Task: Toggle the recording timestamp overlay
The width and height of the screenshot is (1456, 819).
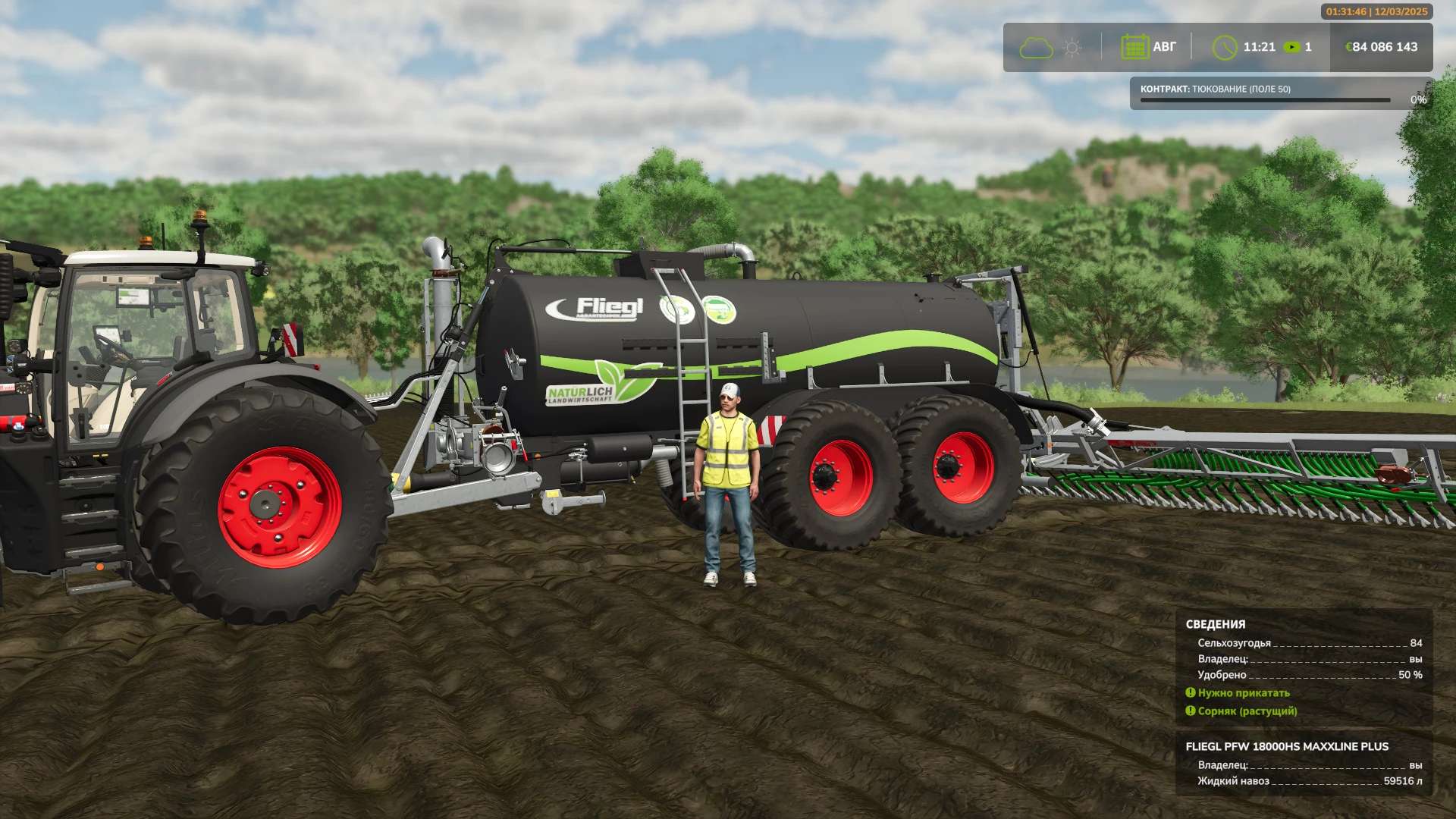Action: click(1375, 12)
